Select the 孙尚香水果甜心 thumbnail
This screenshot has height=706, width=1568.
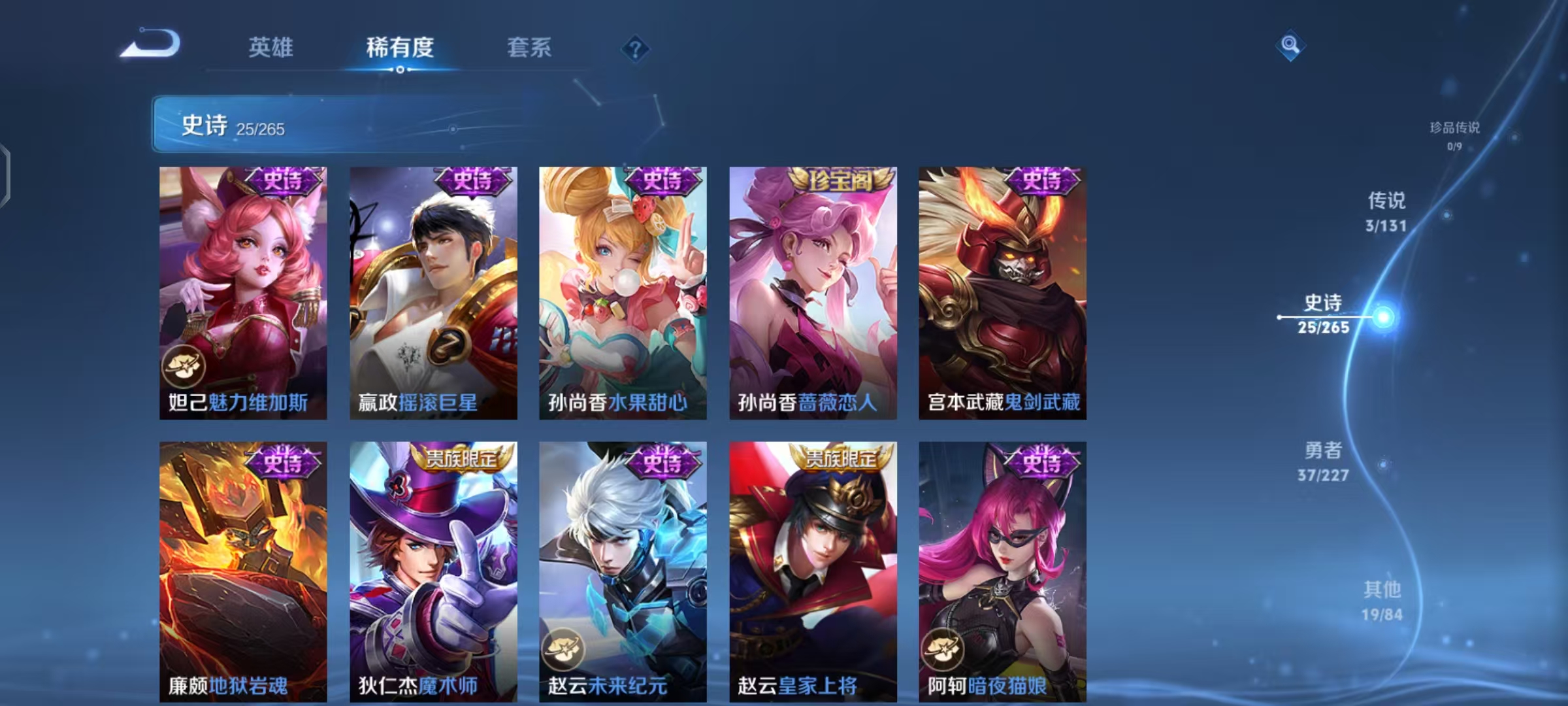click(621, 294)
